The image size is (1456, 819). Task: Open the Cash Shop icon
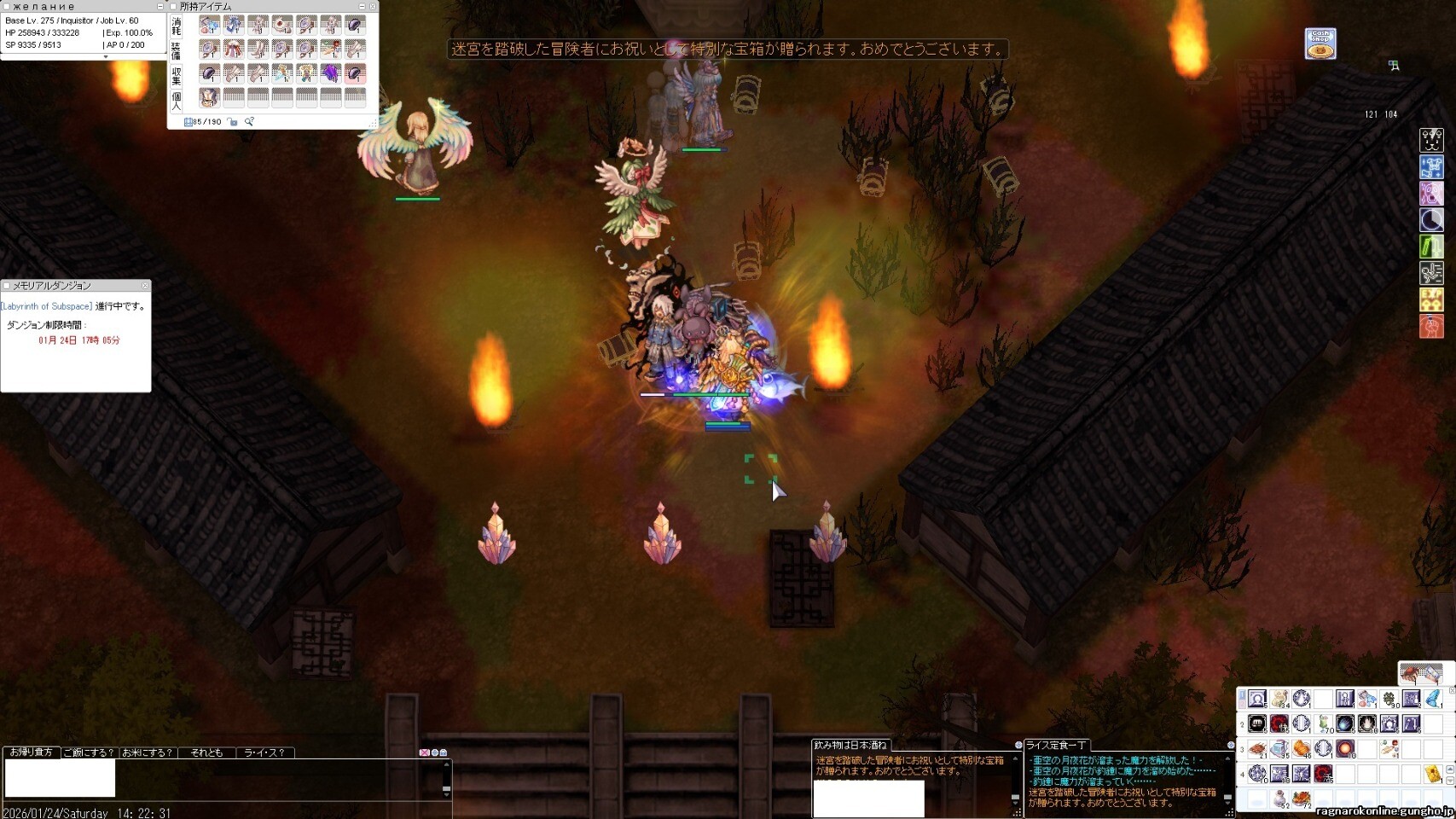[x=1320, y=44]
